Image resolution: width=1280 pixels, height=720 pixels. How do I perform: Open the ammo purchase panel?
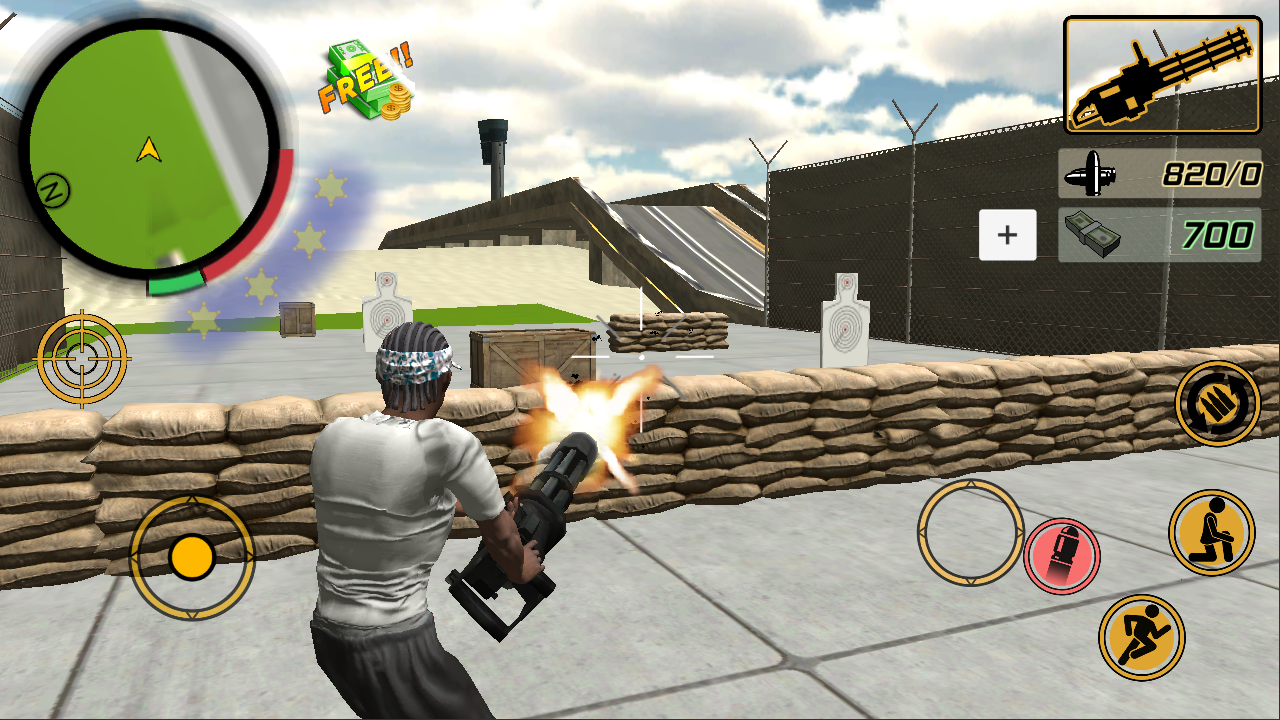(1007, 234)
